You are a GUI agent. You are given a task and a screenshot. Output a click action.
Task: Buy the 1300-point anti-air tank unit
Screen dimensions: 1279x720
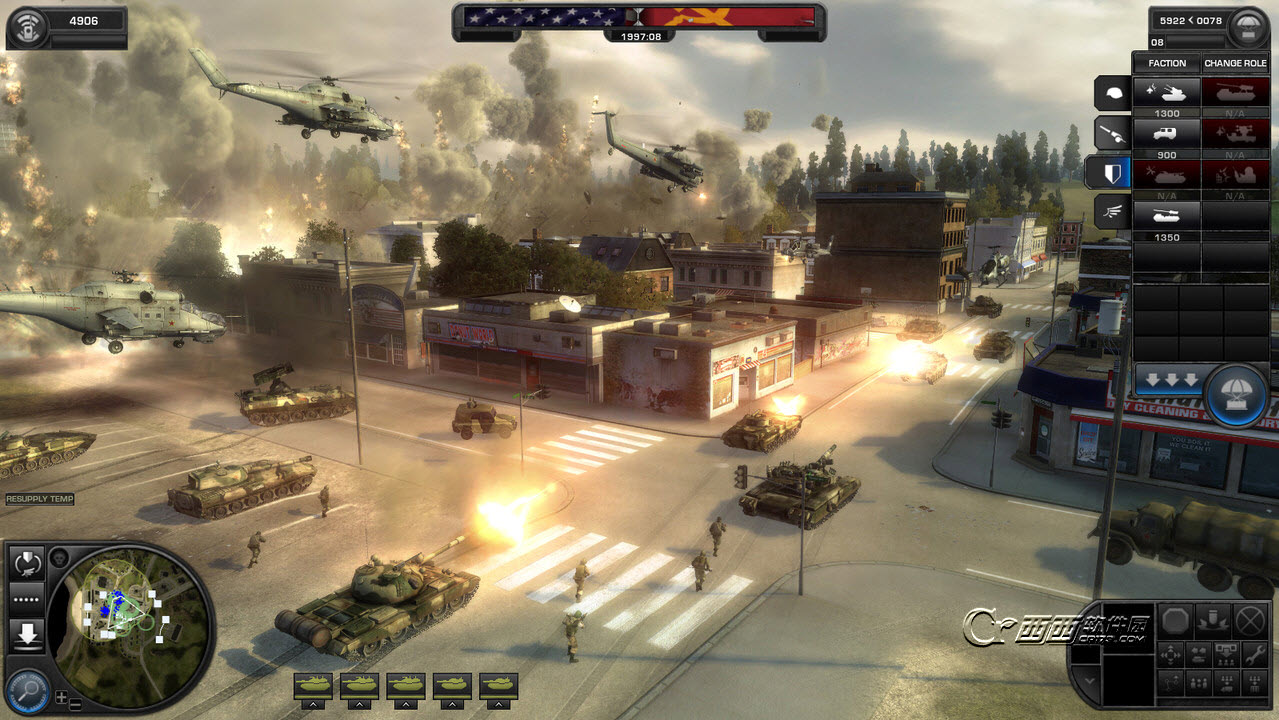click(x=1166, y=93)
